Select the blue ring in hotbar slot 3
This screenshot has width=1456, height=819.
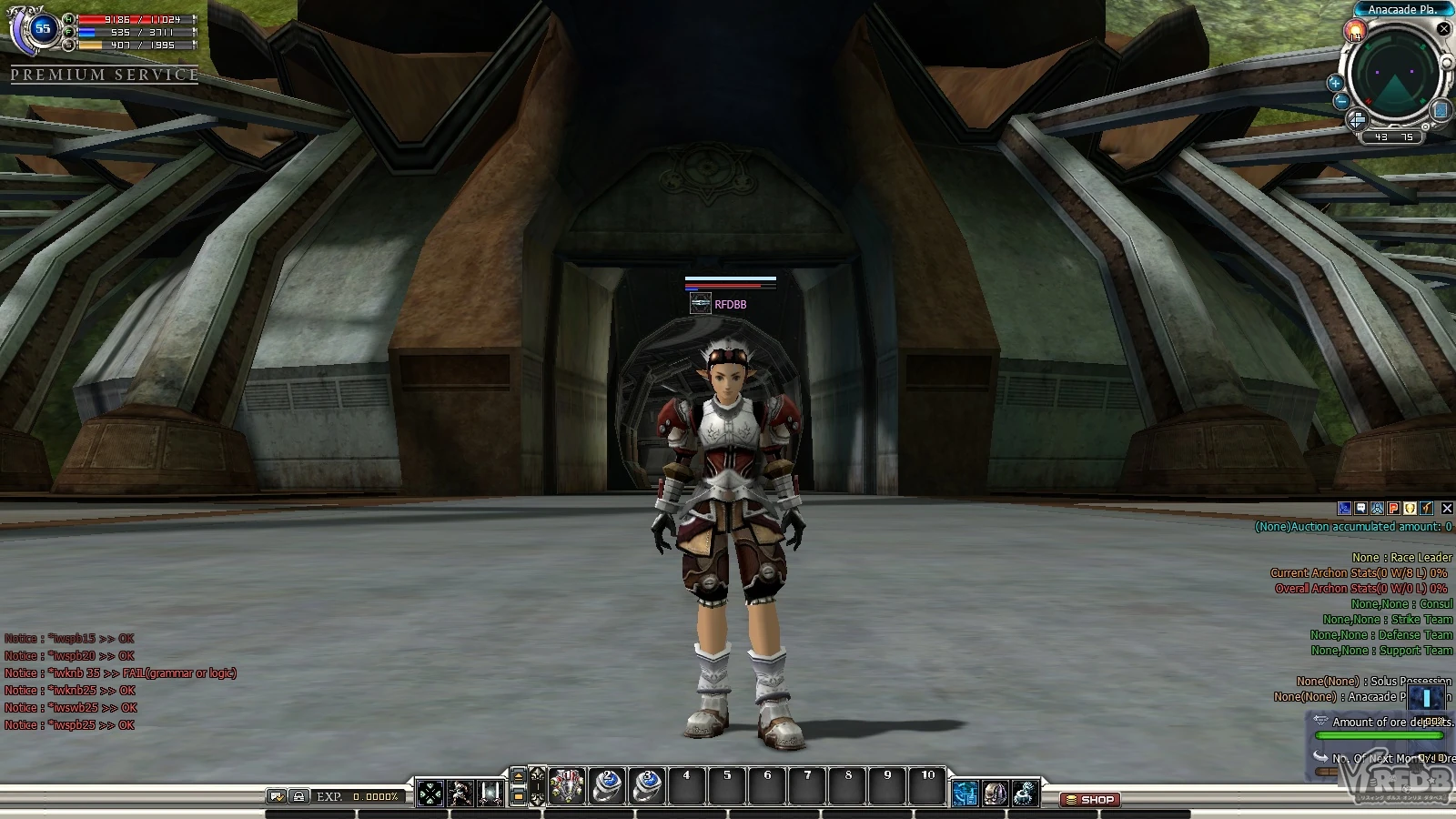tap(647, 787)
